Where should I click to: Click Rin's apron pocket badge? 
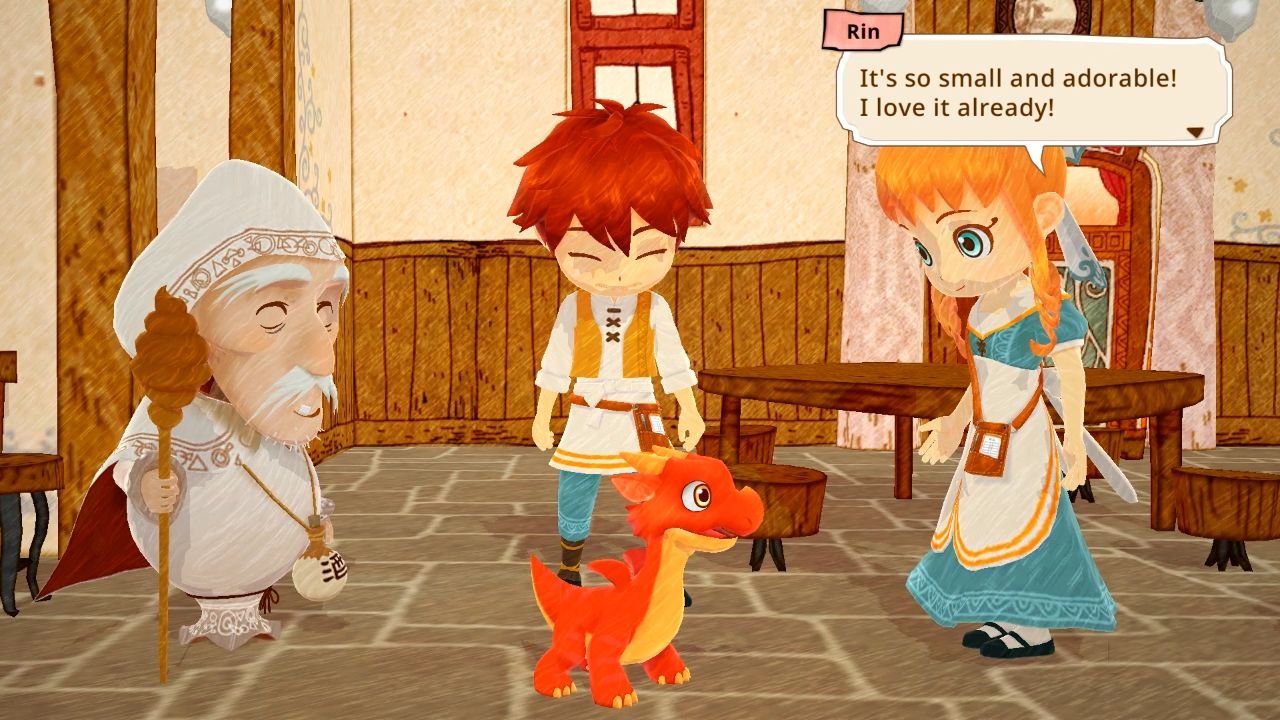tap(987, 449)
